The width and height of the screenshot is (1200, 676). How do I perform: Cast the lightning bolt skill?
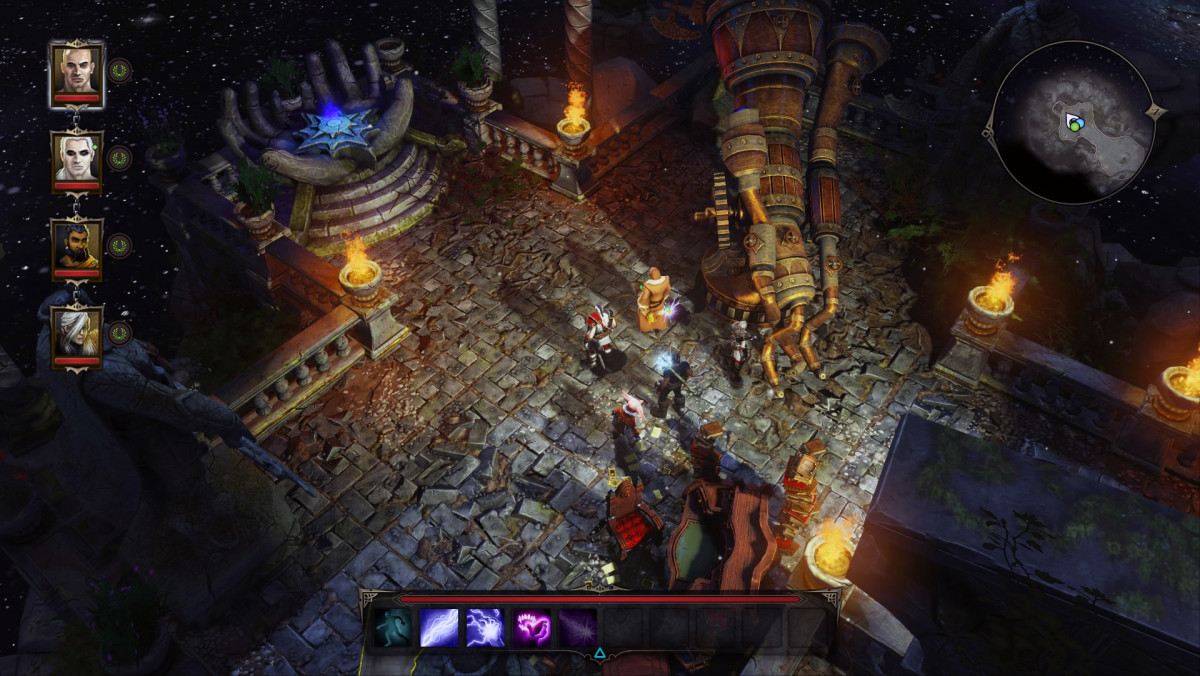click(x=439, y=628)
